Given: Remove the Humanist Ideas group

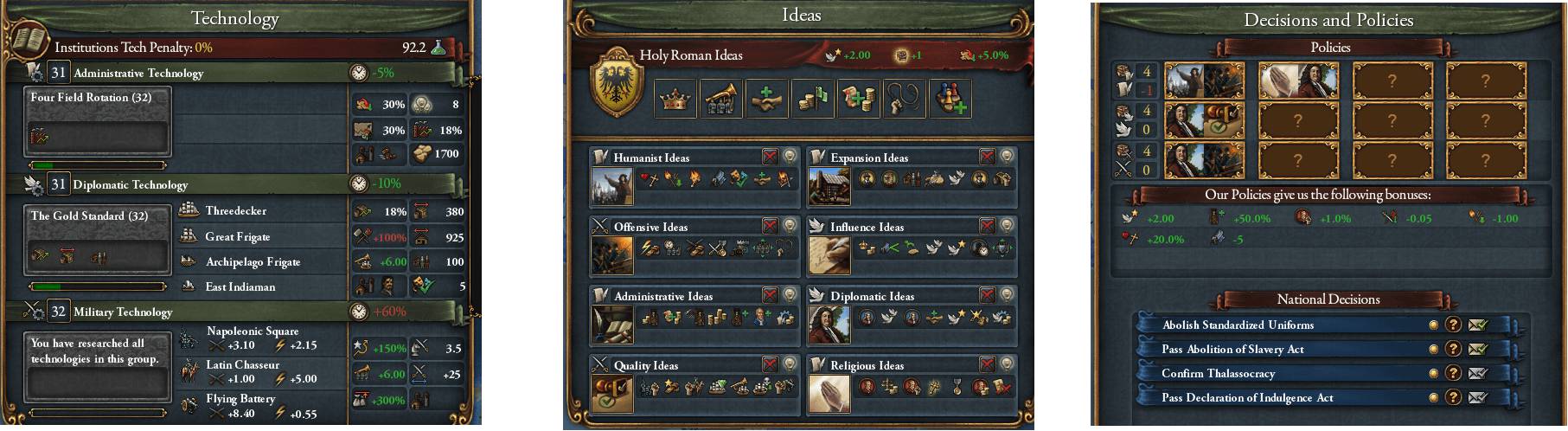Looking at the screenshot, I should click(x=770, y=157).
